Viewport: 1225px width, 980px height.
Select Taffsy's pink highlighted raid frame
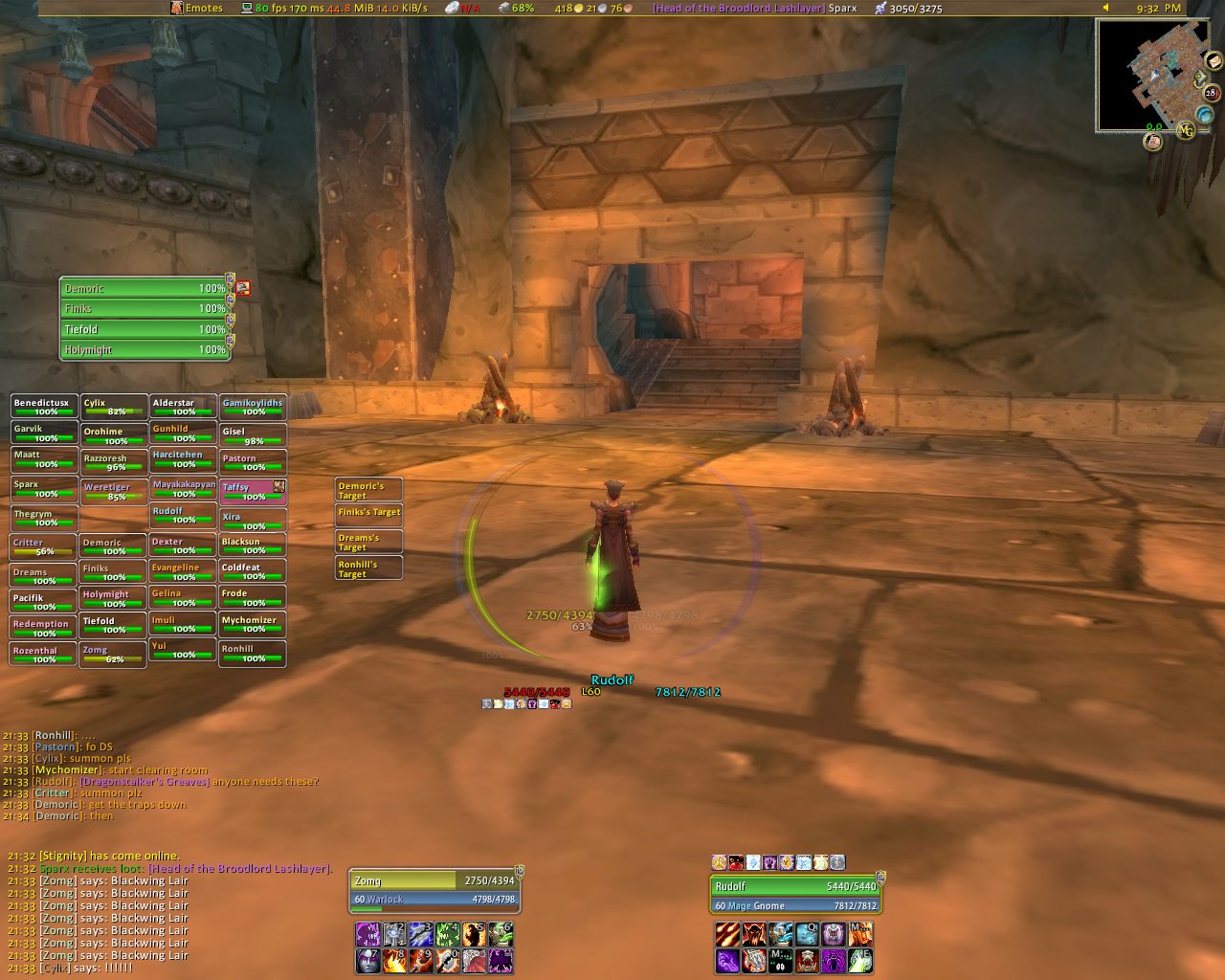coord(253,492)
